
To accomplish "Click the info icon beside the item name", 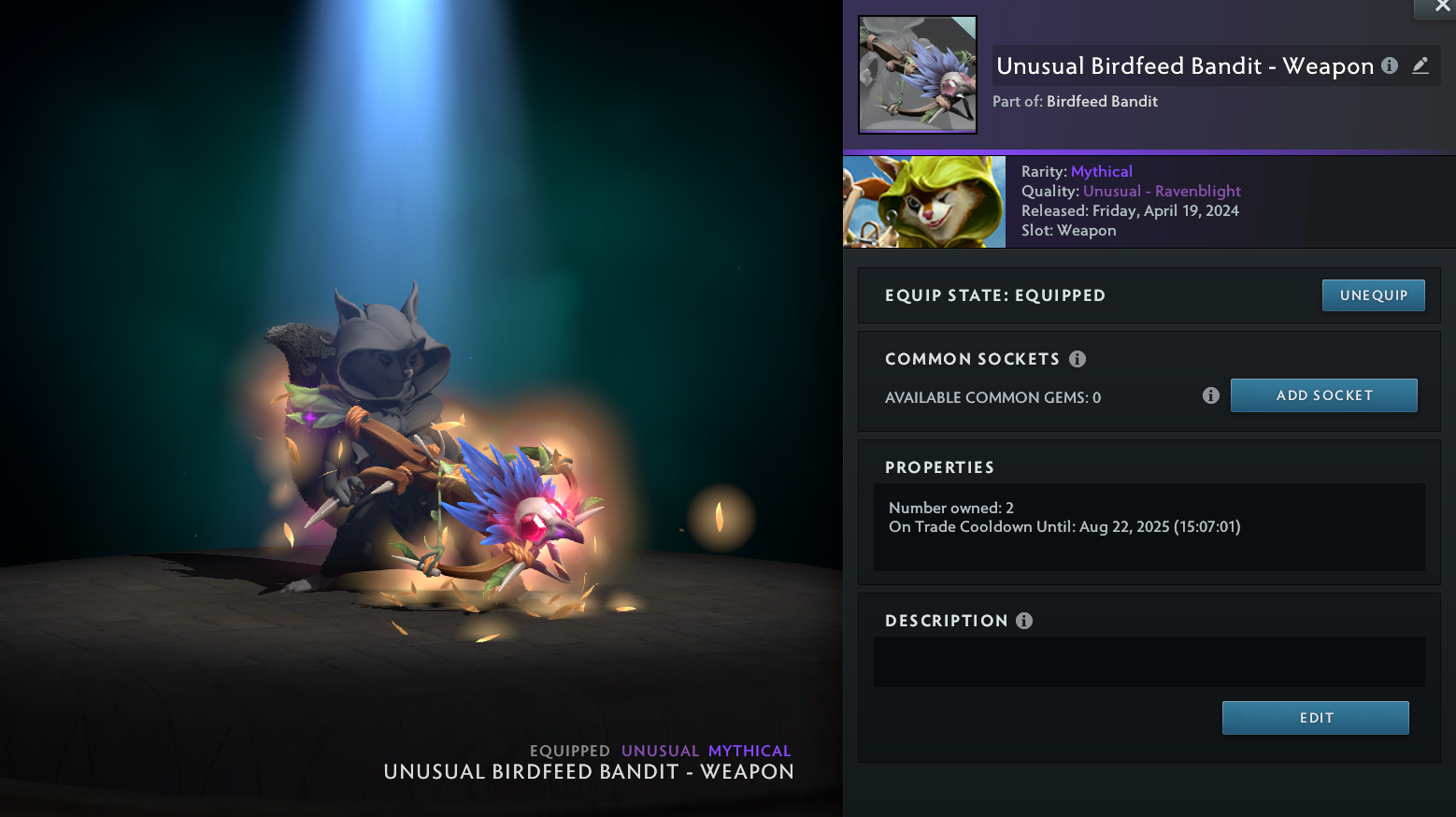I will [x=1389, y=65].
